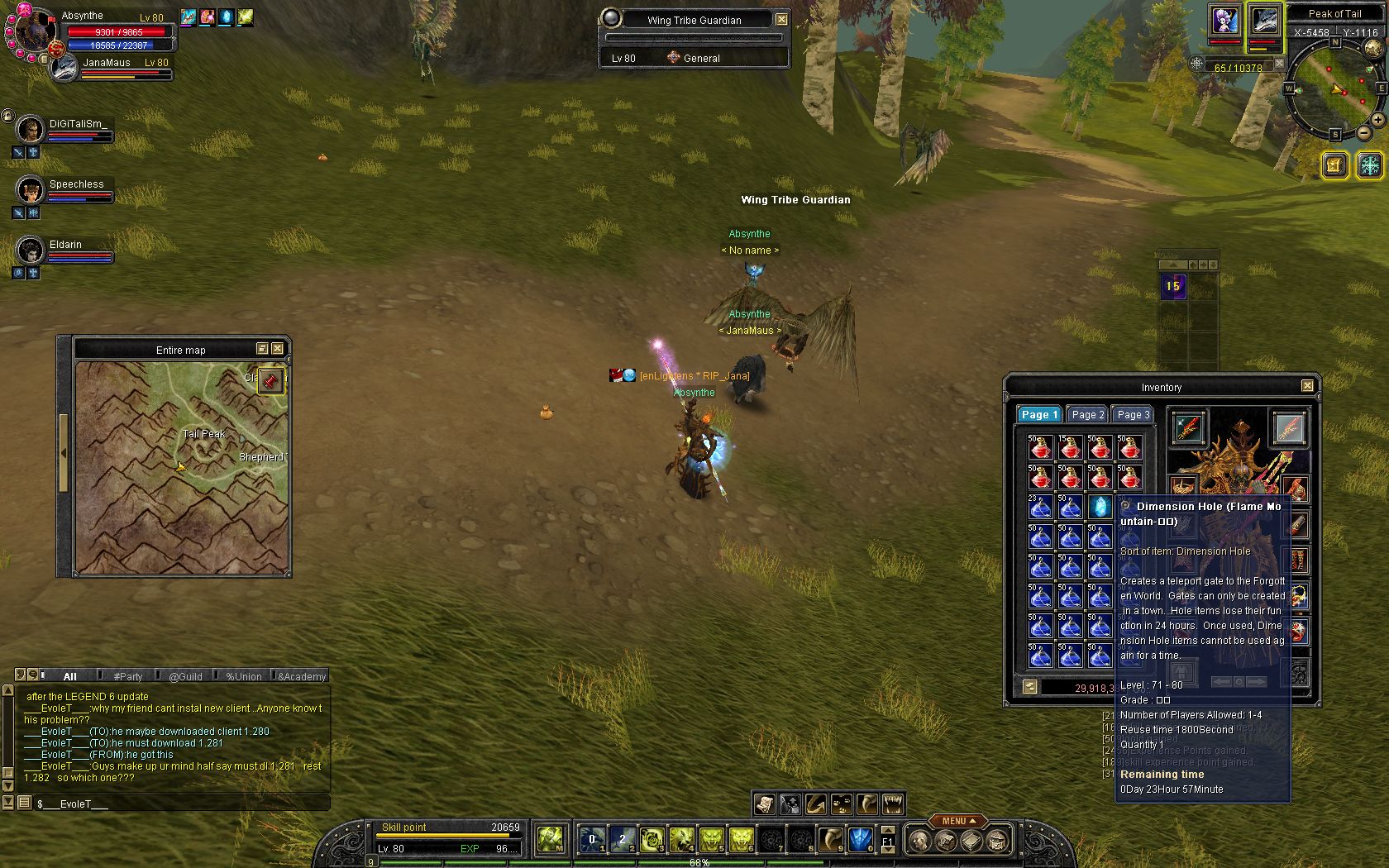Close the Inventory window
This screenshot has height=868, width=1389.
tap(1307, 386)
